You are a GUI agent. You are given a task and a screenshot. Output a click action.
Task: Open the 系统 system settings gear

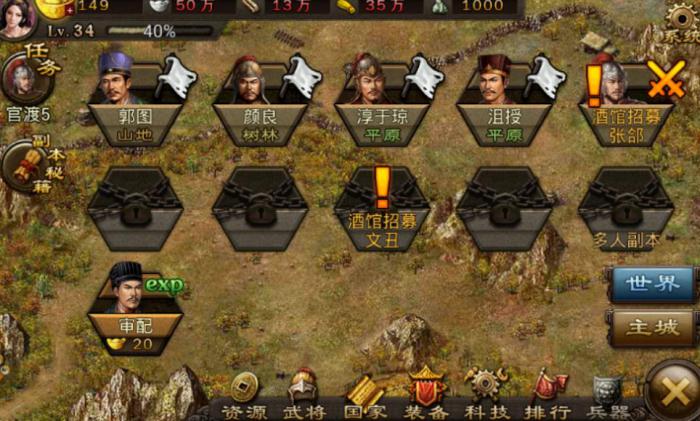click(x=681, y=22)
